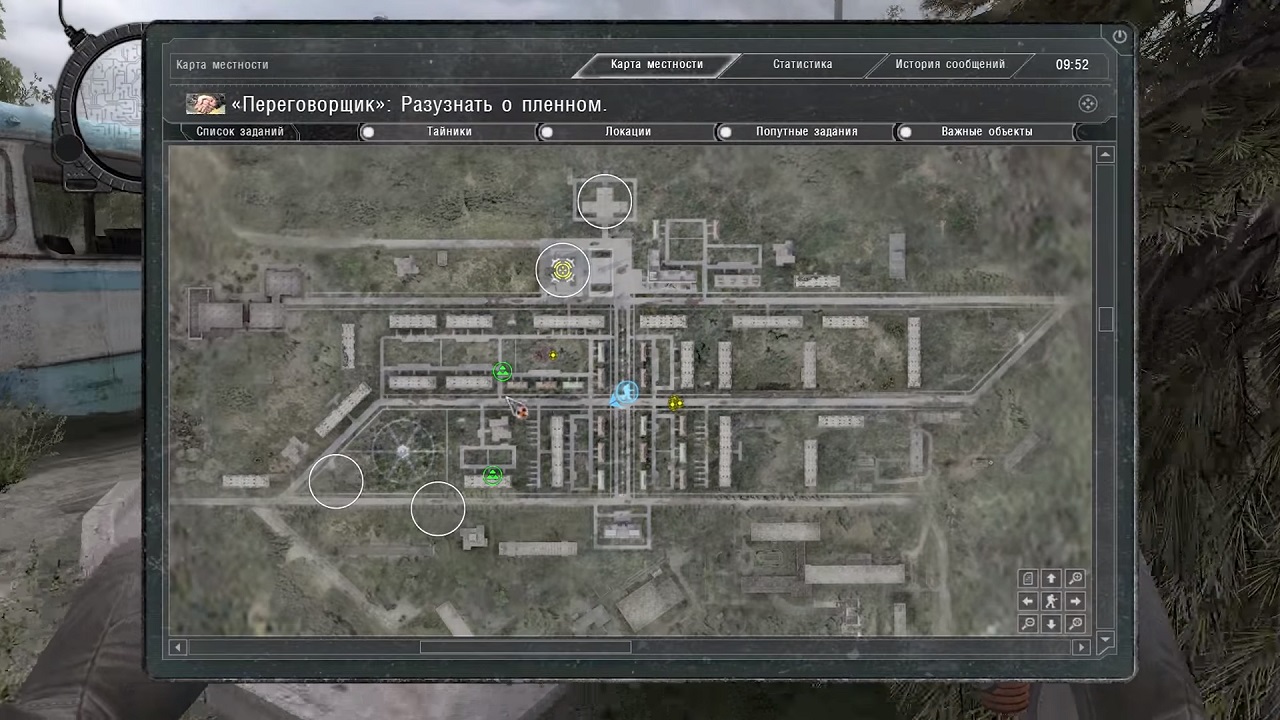Open the Список заданий task list
The height and width of the screenshot is (720, 1280).
coord(240,132)
